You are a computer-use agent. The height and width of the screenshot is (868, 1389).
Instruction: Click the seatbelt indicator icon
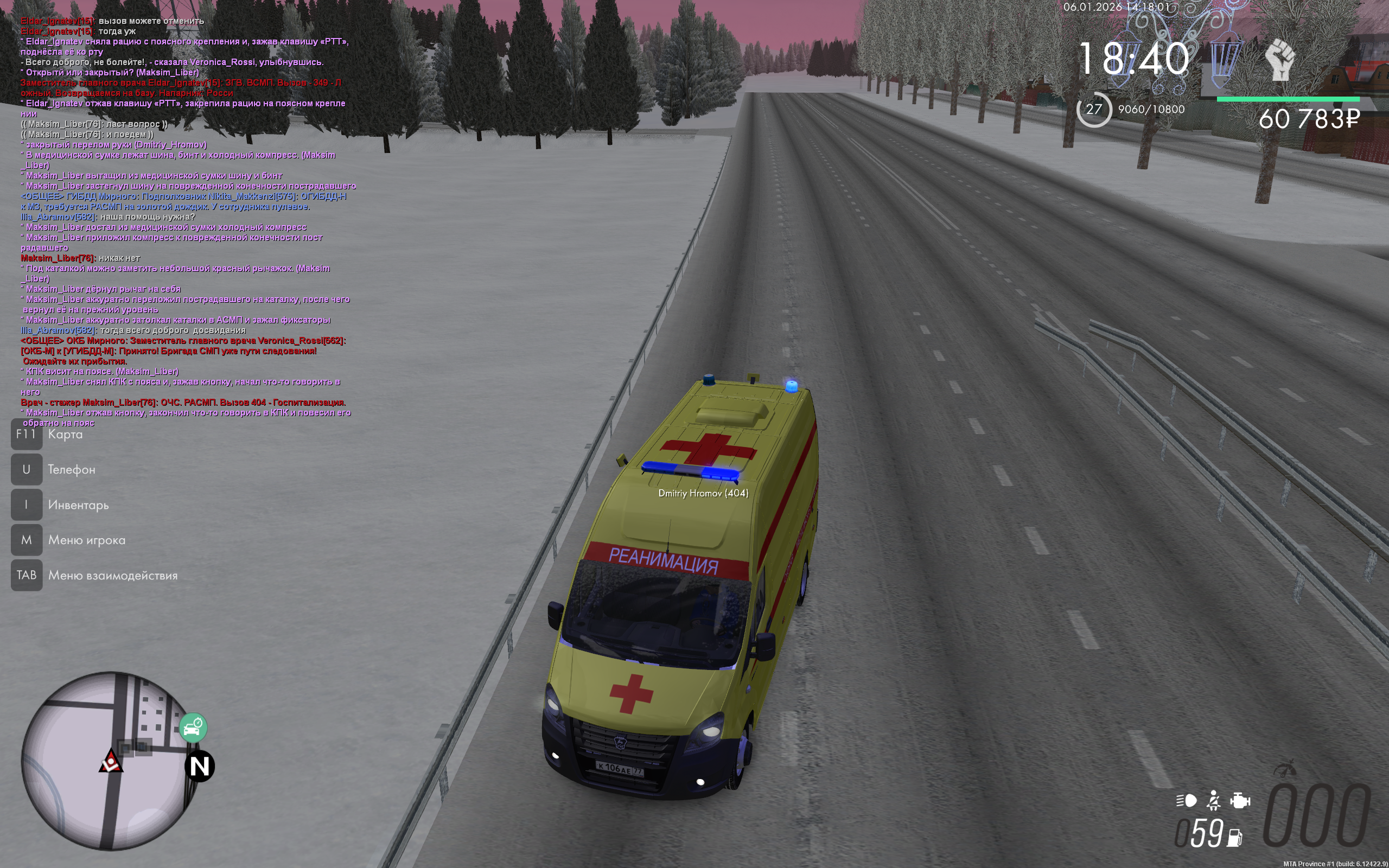[x=1213, y=800]
